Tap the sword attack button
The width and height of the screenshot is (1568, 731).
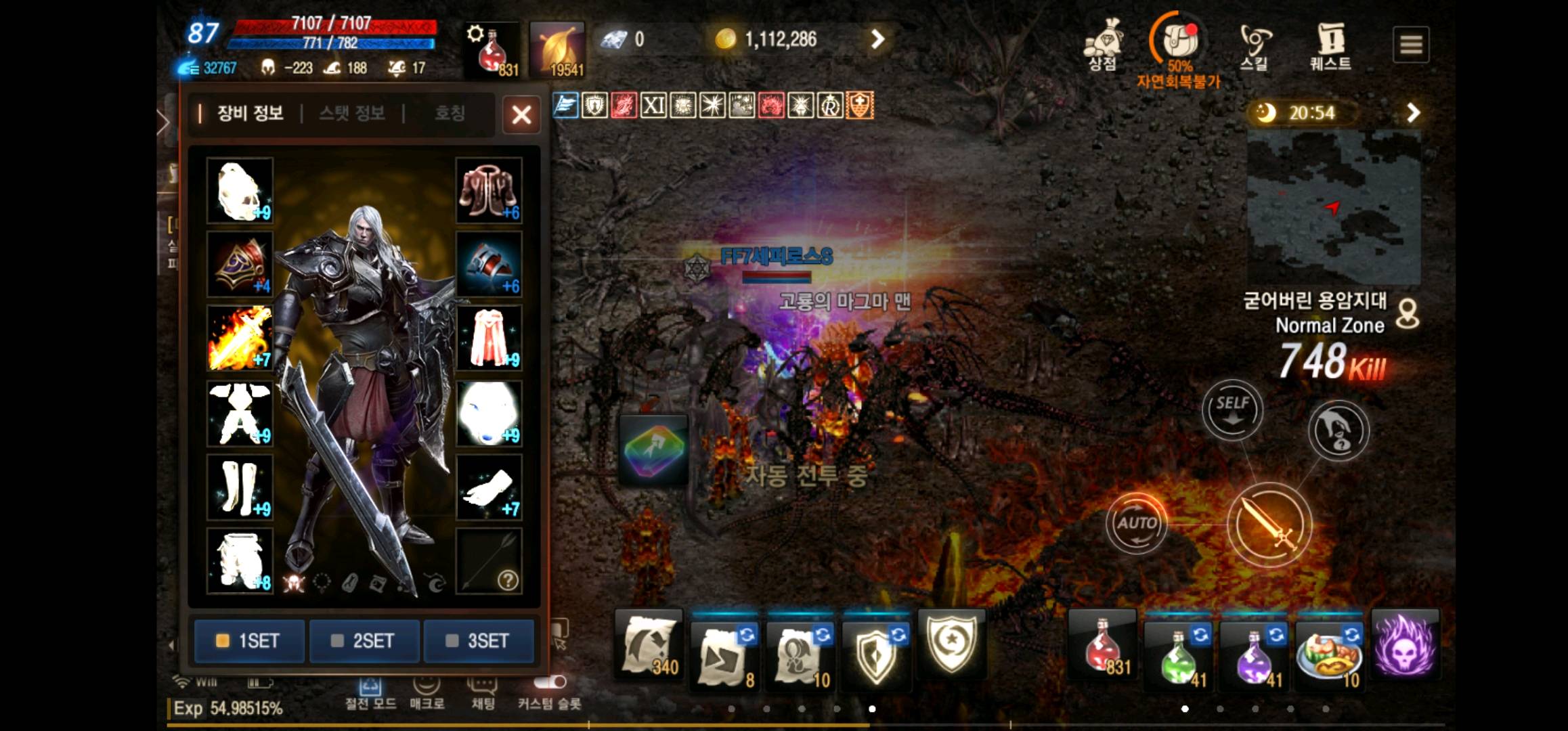point(1269,525)
